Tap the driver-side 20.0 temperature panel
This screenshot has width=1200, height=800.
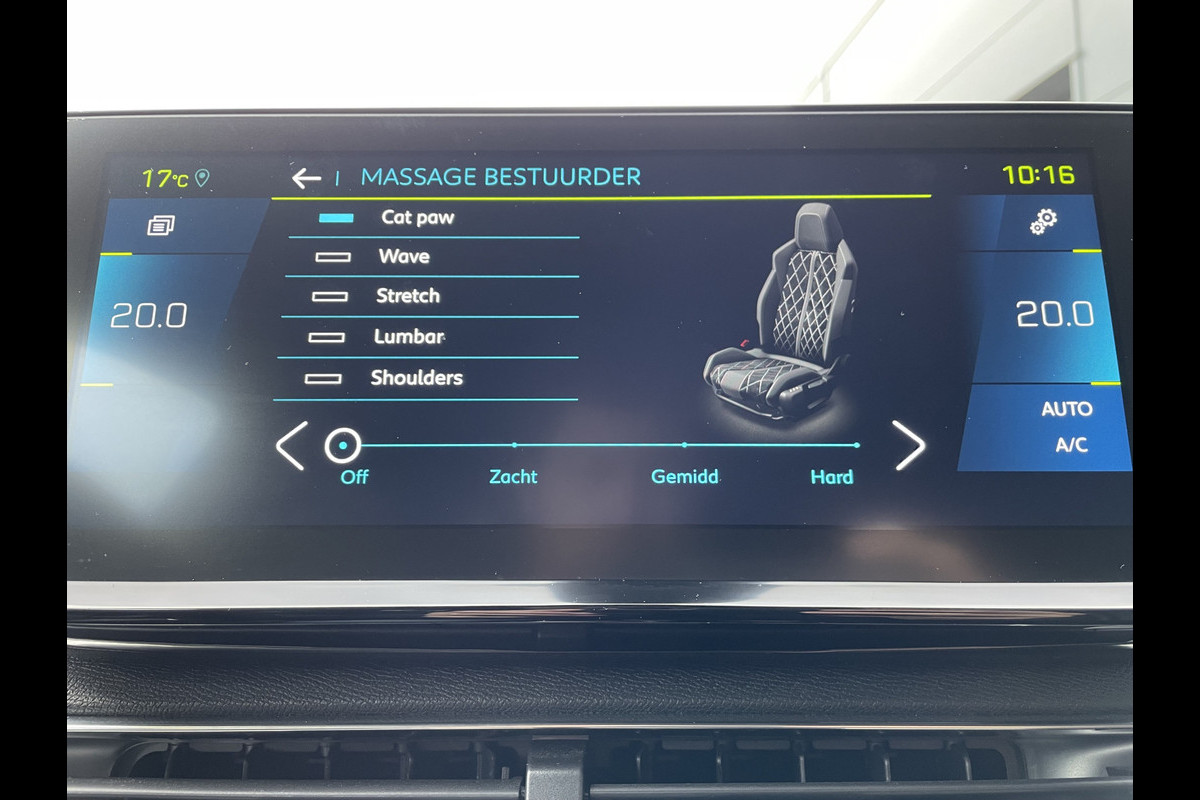coord(149,316)
